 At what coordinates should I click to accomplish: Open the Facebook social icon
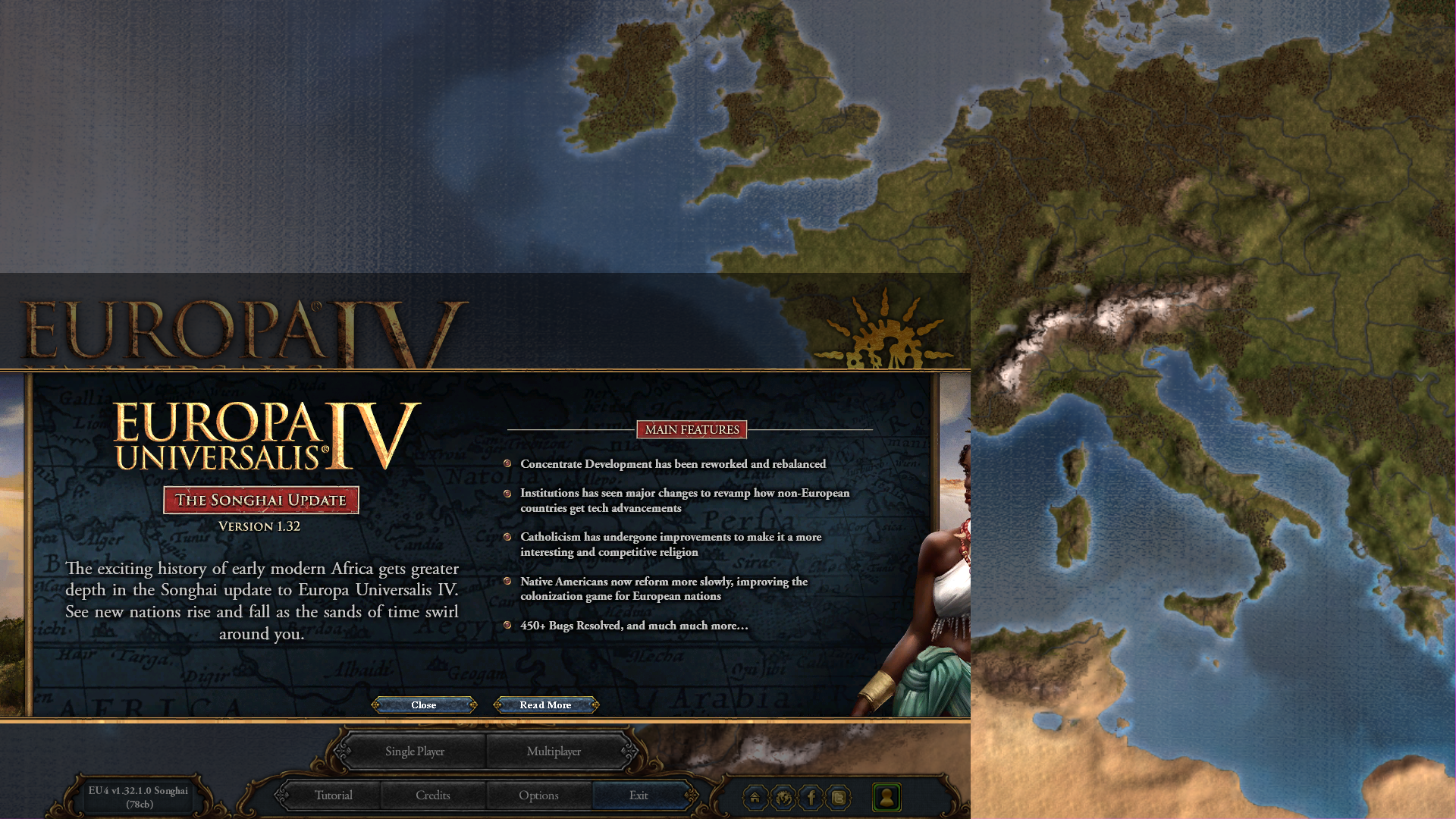pyautogui.click(x=811, y=798)
